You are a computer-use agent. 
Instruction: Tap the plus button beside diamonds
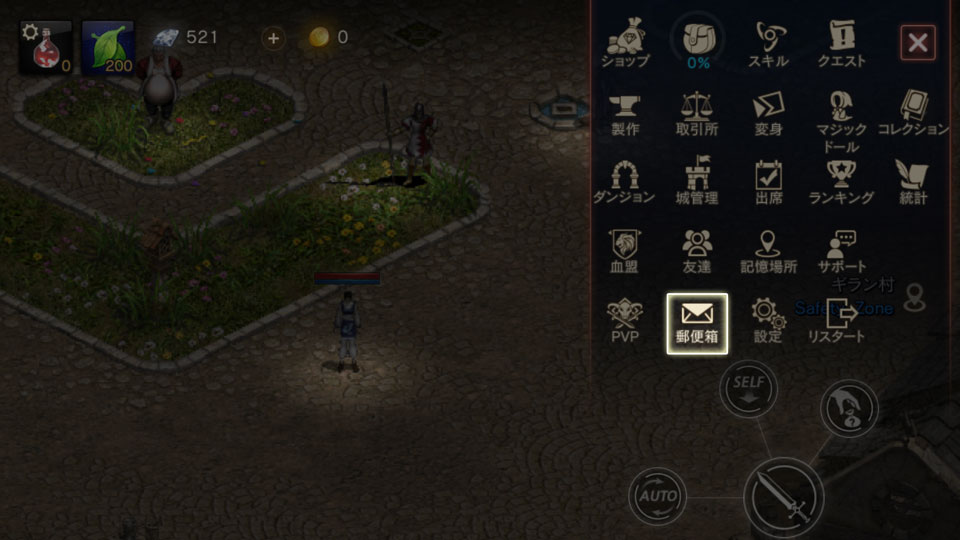pos(273,38)
